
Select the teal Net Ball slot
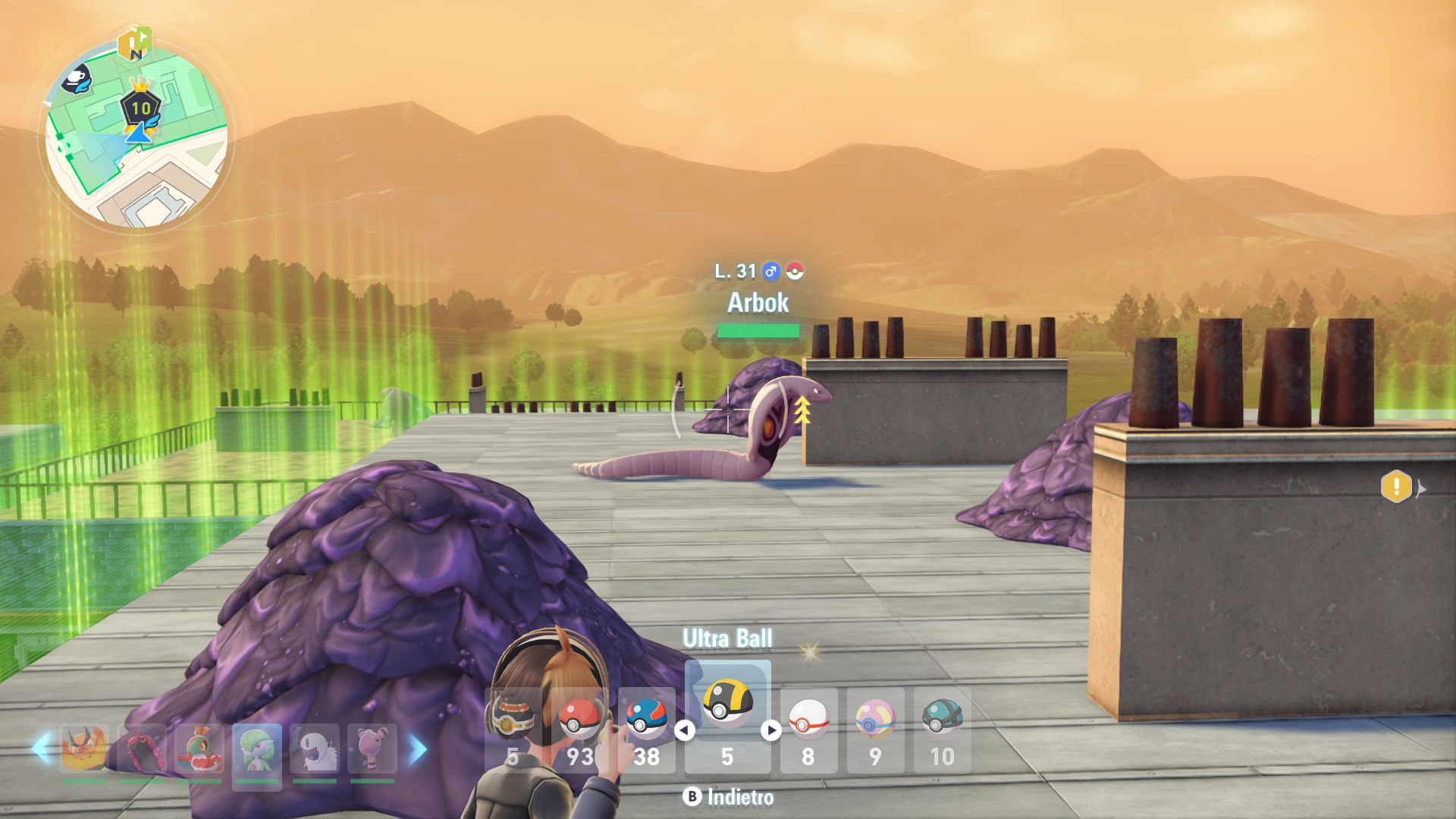tap(942, 728)
